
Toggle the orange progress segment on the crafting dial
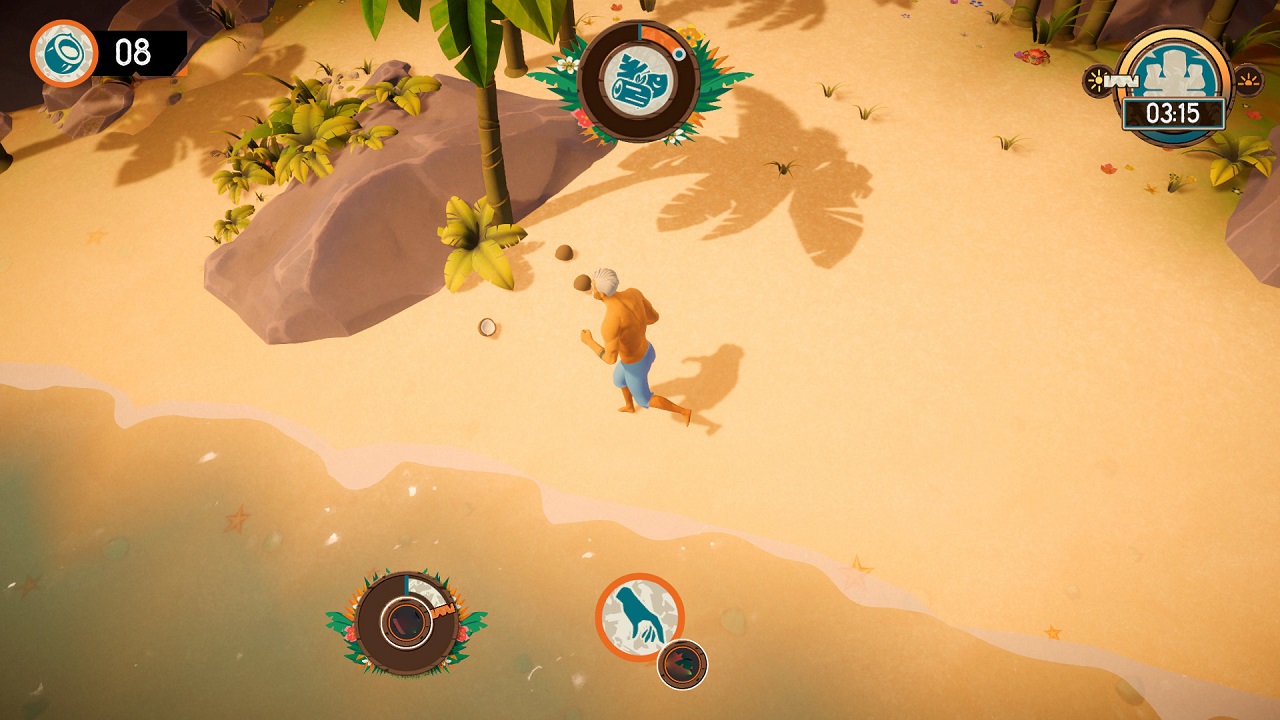coord(657,35)
